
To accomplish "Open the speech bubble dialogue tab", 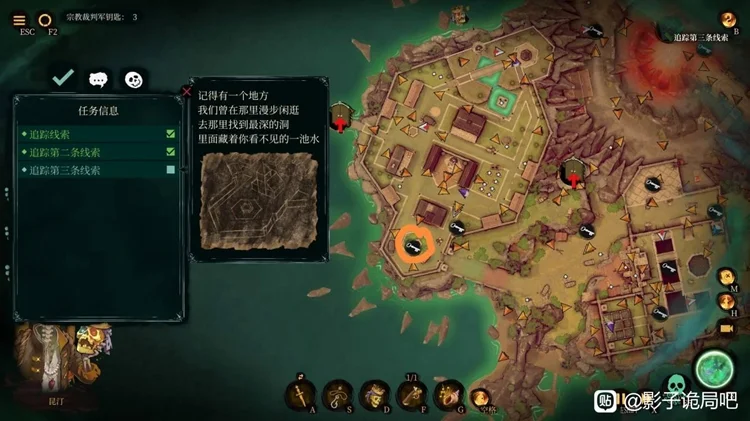I will (x=98, y=78).
